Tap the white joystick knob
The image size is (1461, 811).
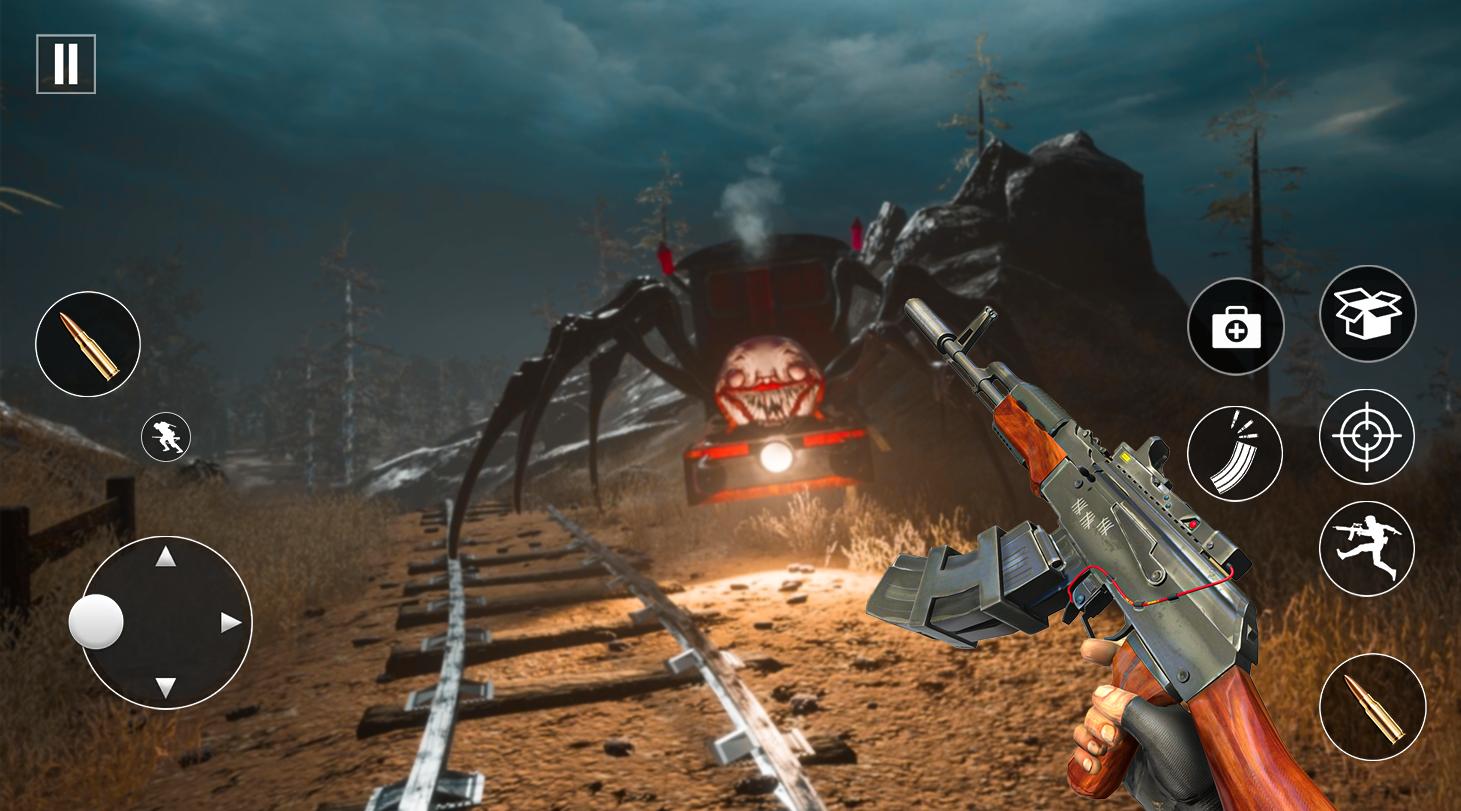pyautogui.click(x=96, y=622)
